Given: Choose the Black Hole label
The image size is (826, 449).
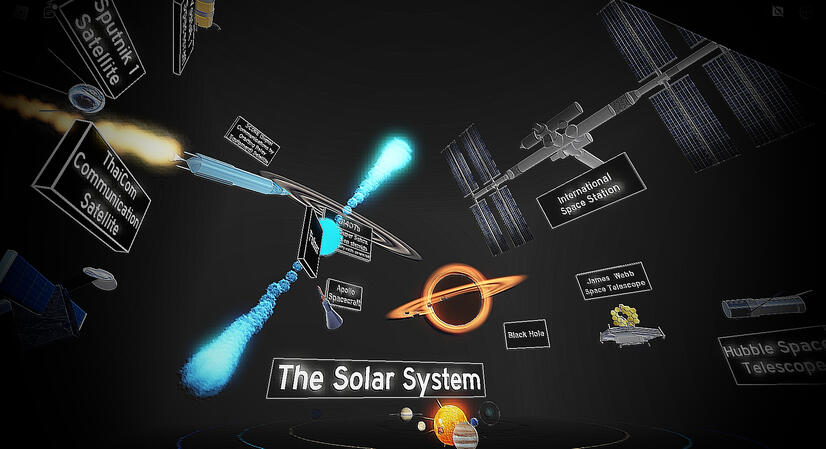Looking at the screenshot, I should click(x=529, y=333).
